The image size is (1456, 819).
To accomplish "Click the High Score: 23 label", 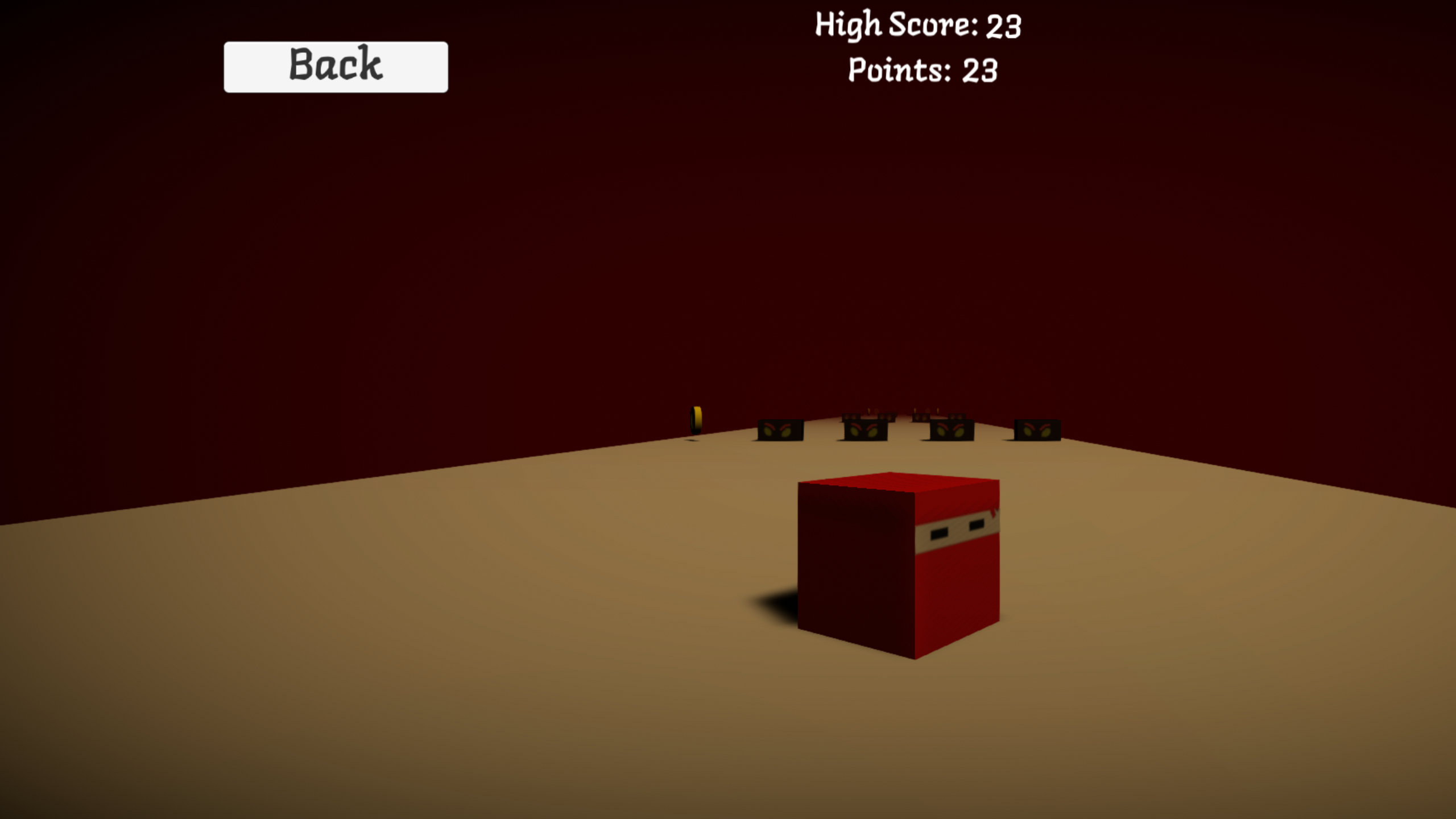I will point(918,25).
